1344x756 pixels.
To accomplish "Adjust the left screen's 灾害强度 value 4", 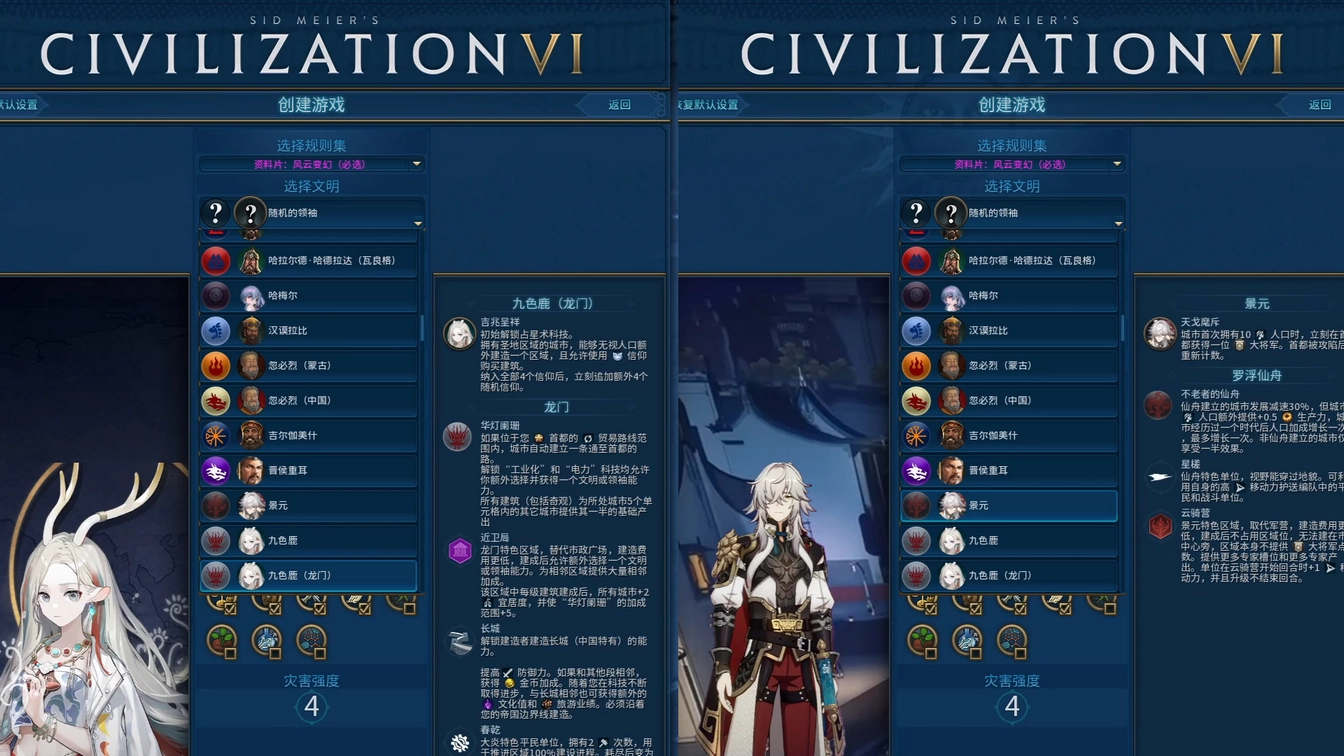I will (x=312, y=707).
